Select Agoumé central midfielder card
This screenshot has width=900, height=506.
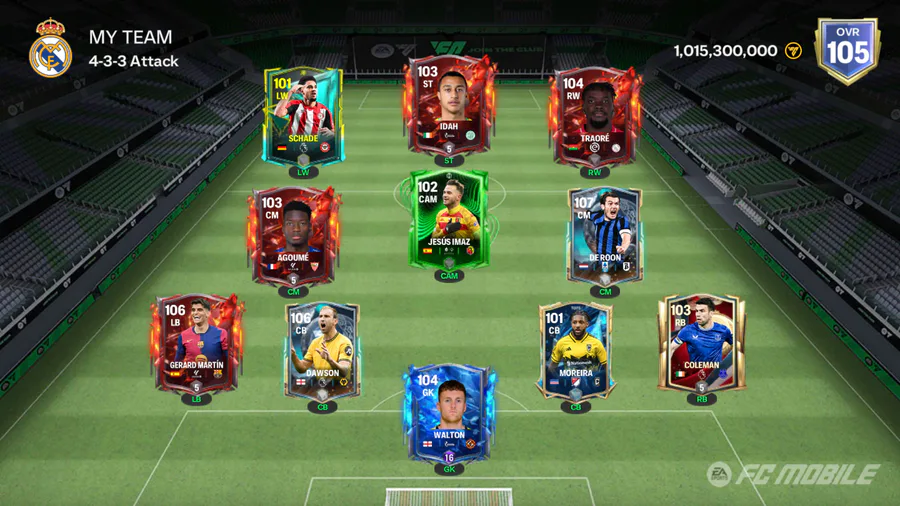tap(294, 235)
